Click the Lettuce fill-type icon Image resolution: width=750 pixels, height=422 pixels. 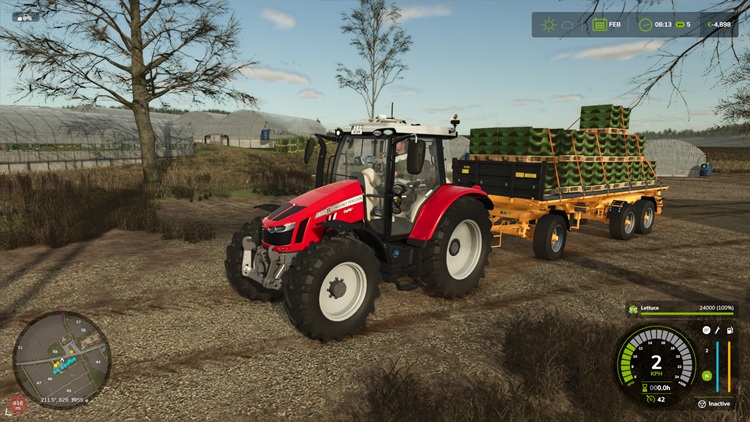pyautogui.click(x=634, y=310)
